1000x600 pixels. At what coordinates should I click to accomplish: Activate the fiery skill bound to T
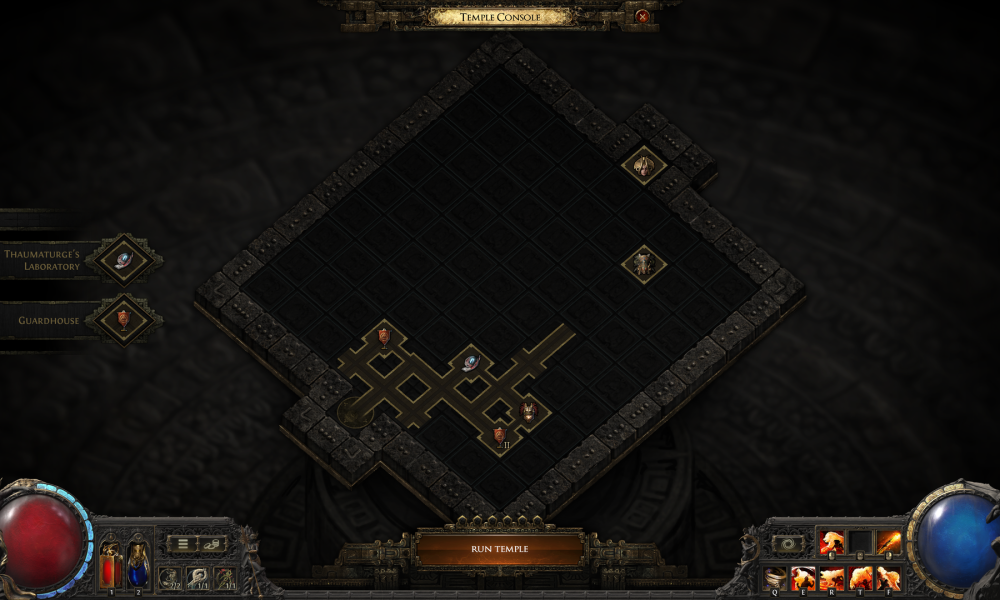pyautogui.click(x=860, y=577)
